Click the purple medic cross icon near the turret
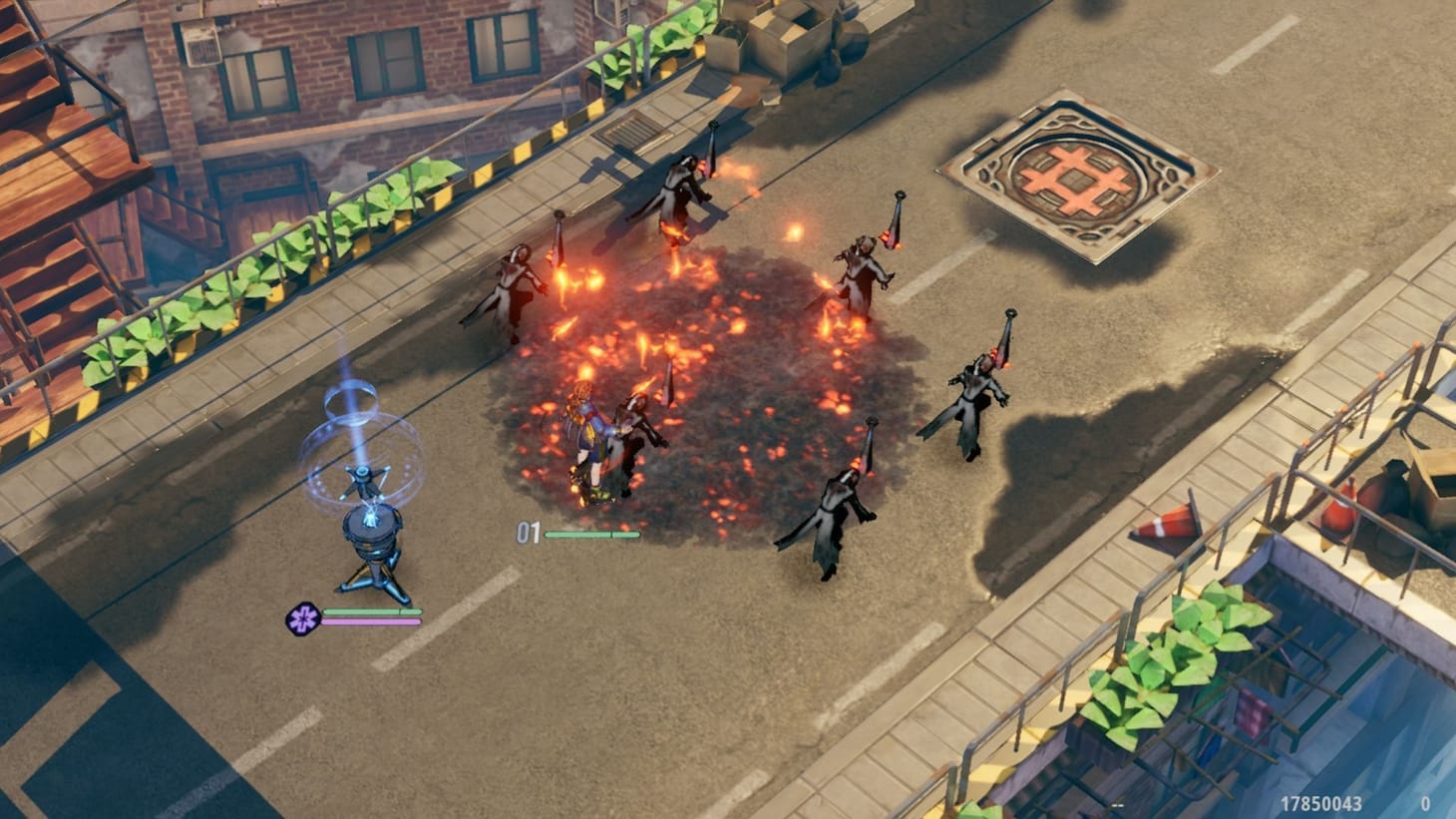 pos(304,615)
